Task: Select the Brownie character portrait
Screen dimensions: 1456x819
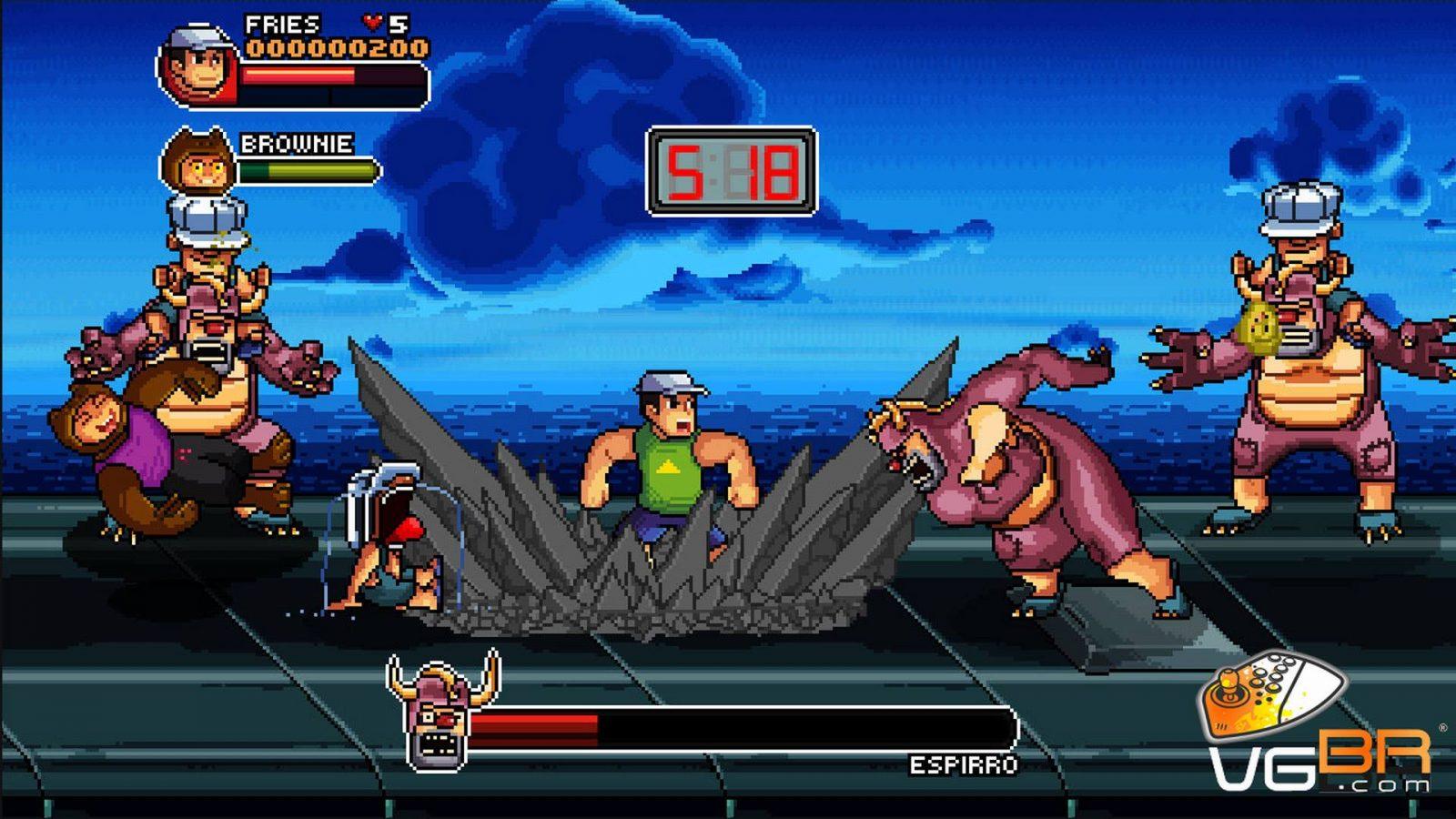Action: pos(197,162)
